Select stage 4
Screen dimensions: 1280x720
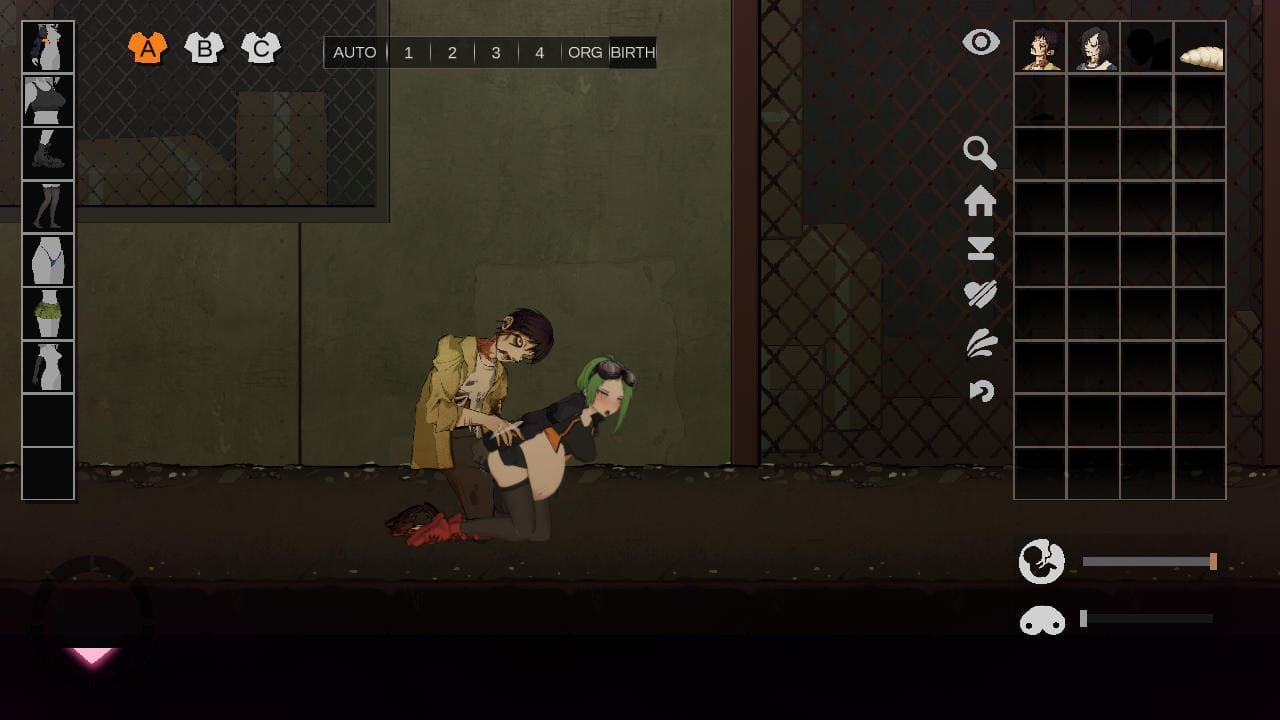click(x=540, y=53)
